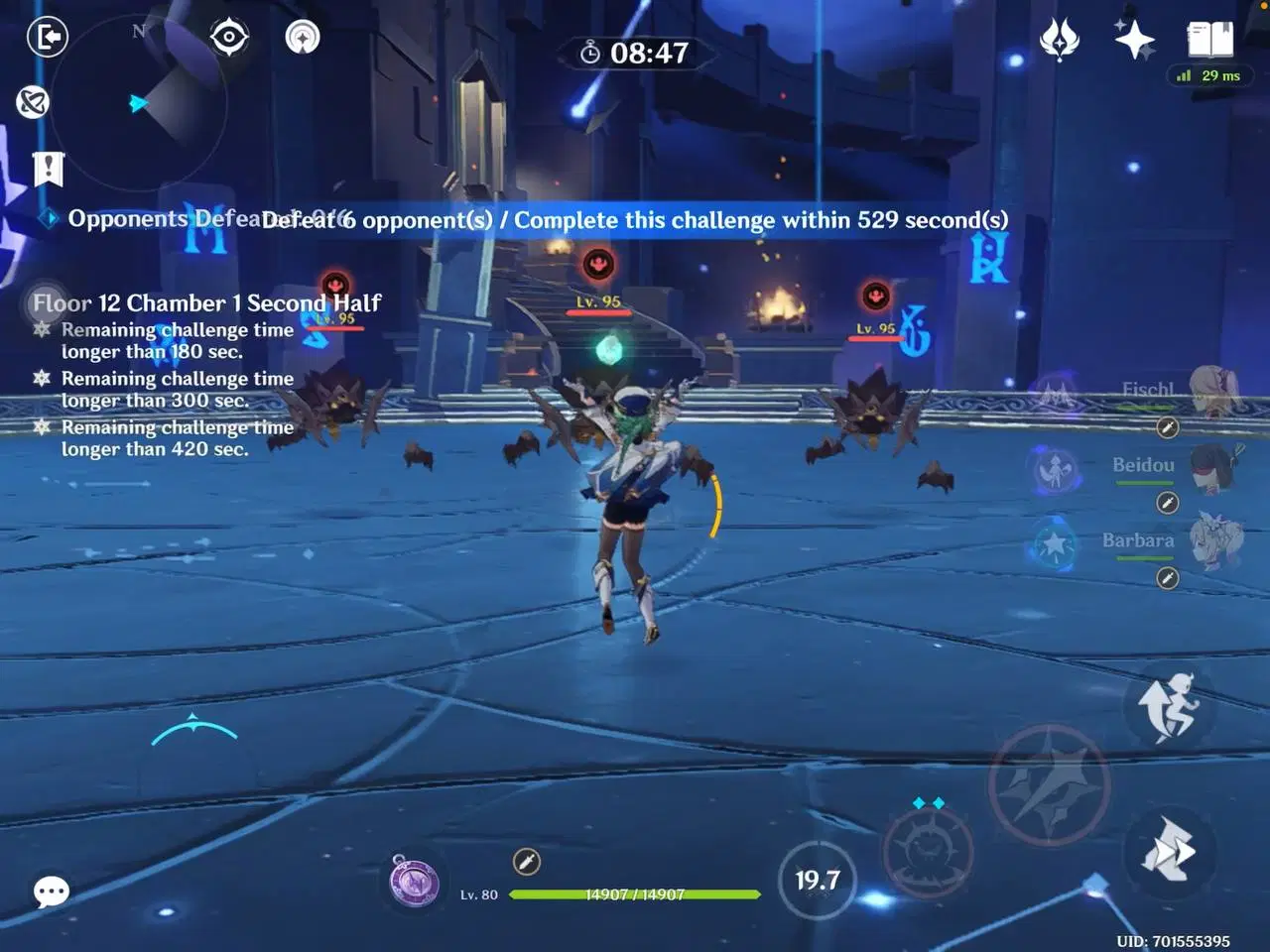Viewport: 1270px width, 952px height.
Task: Tap the 29 ms ping indicator
Action: 1208,75
